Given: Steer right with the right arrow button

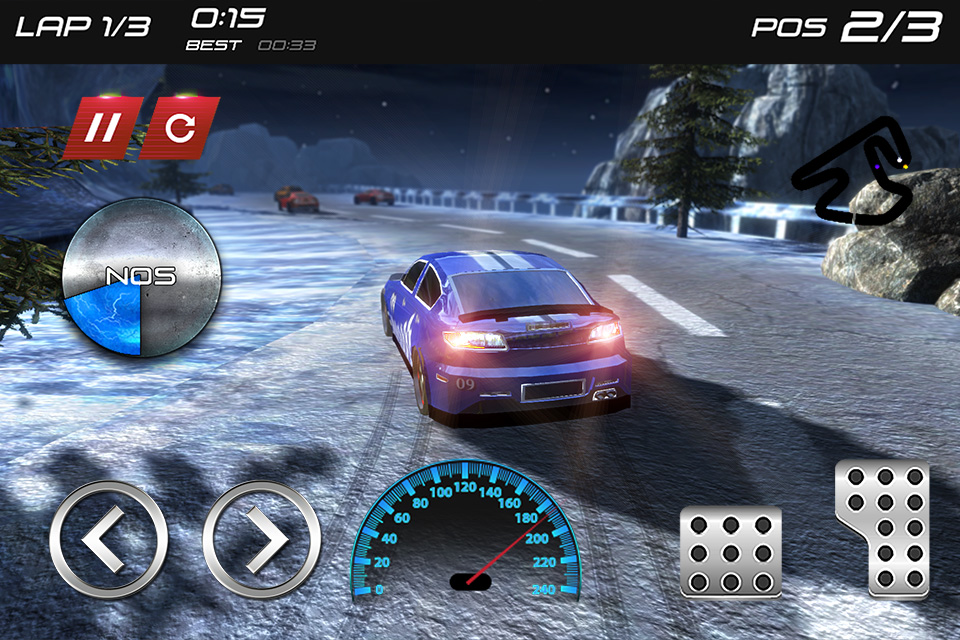Looking at the screenshot, I should (x=262, y=540).
